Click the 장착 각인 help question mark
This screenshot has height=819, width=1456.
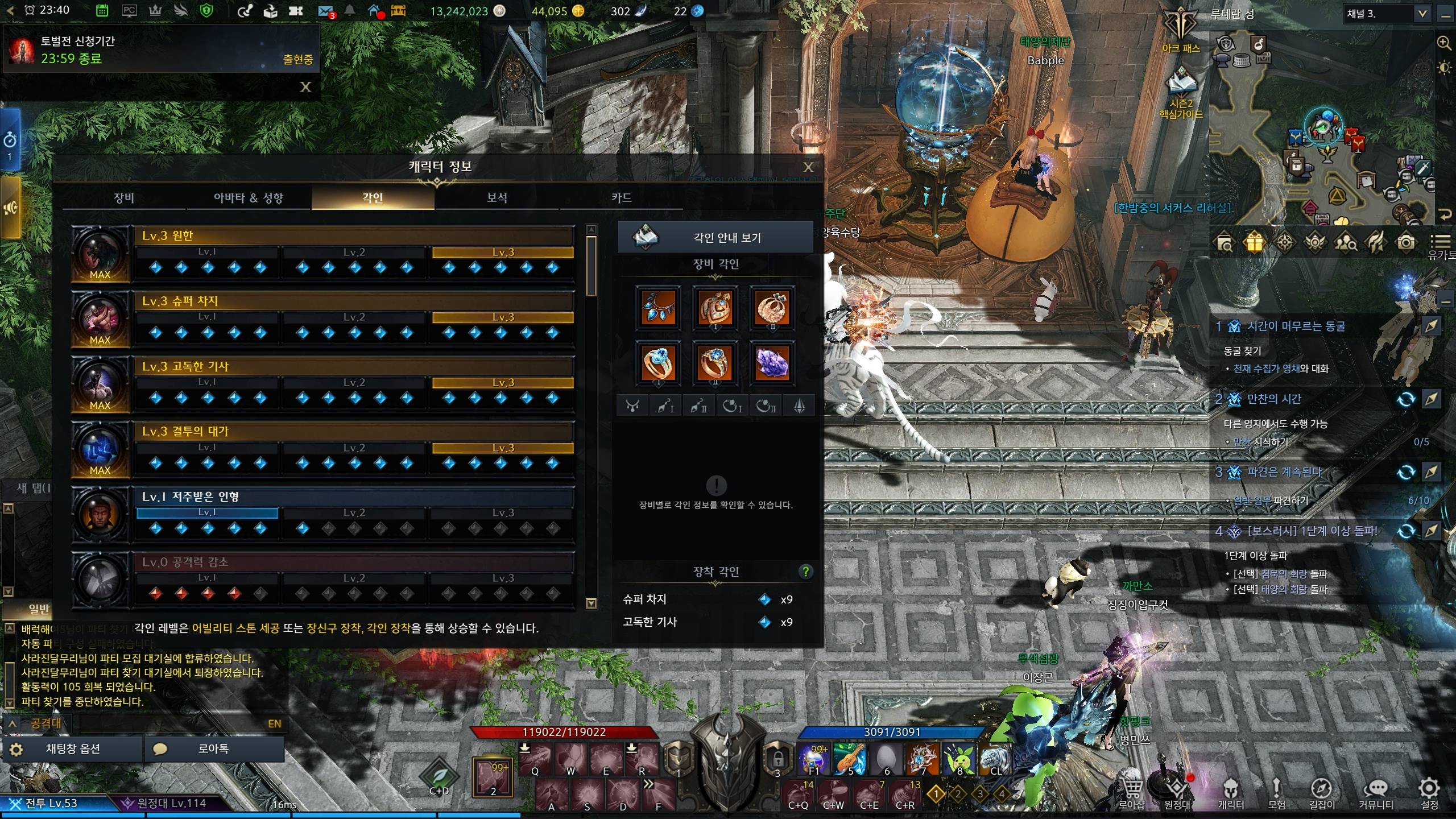point(805,572)
